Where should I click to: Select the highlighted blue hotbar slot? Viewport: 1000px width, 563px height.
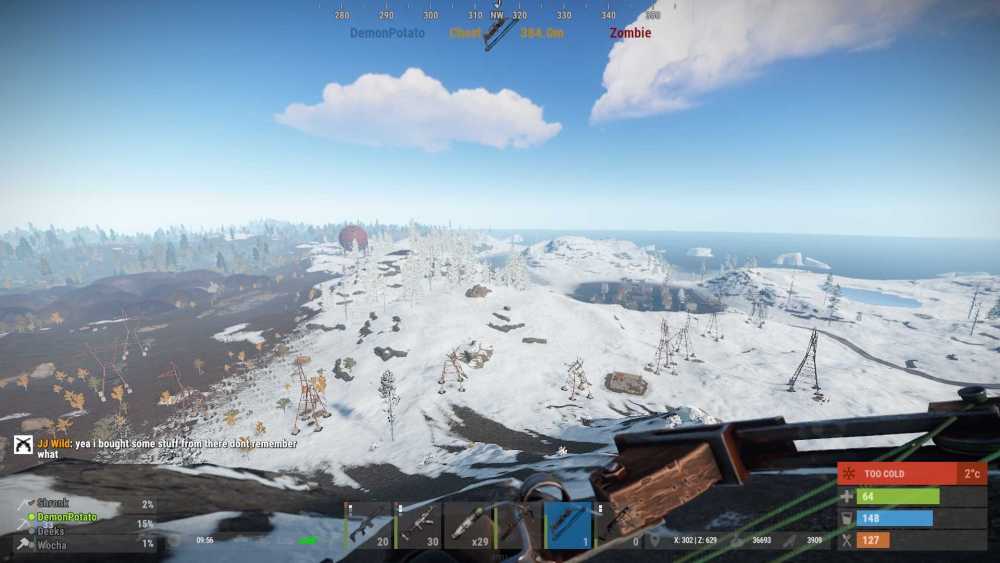[568, 525]
